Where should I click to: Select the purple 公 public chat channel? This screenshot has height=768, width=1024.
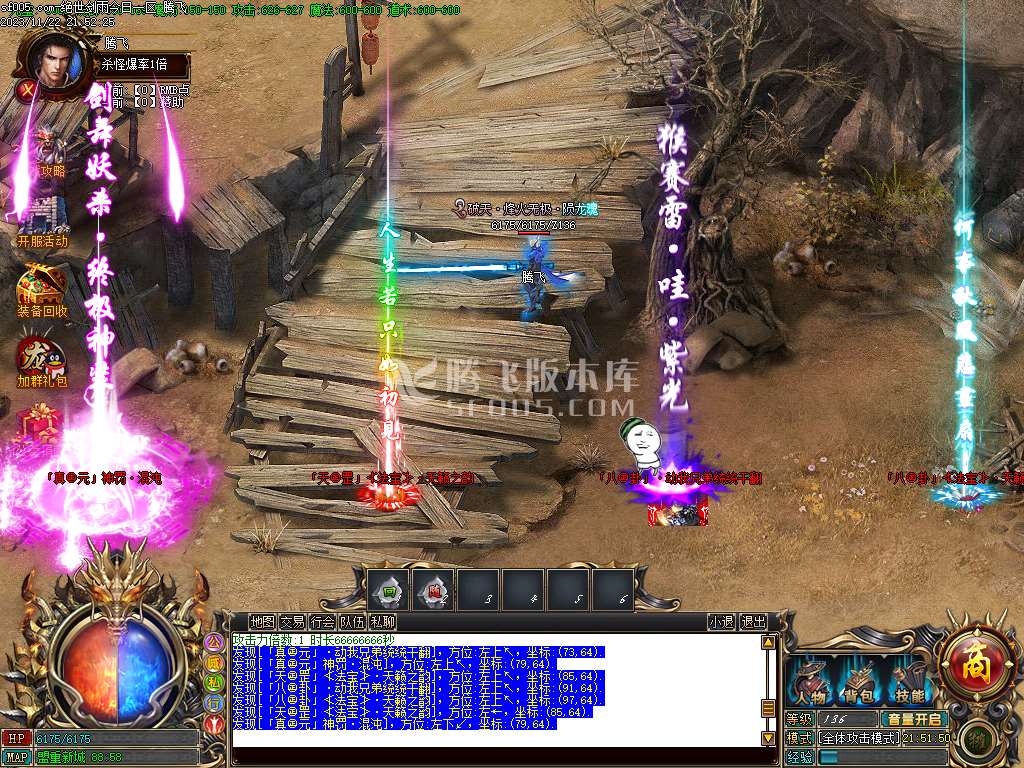tap(213, 642)
